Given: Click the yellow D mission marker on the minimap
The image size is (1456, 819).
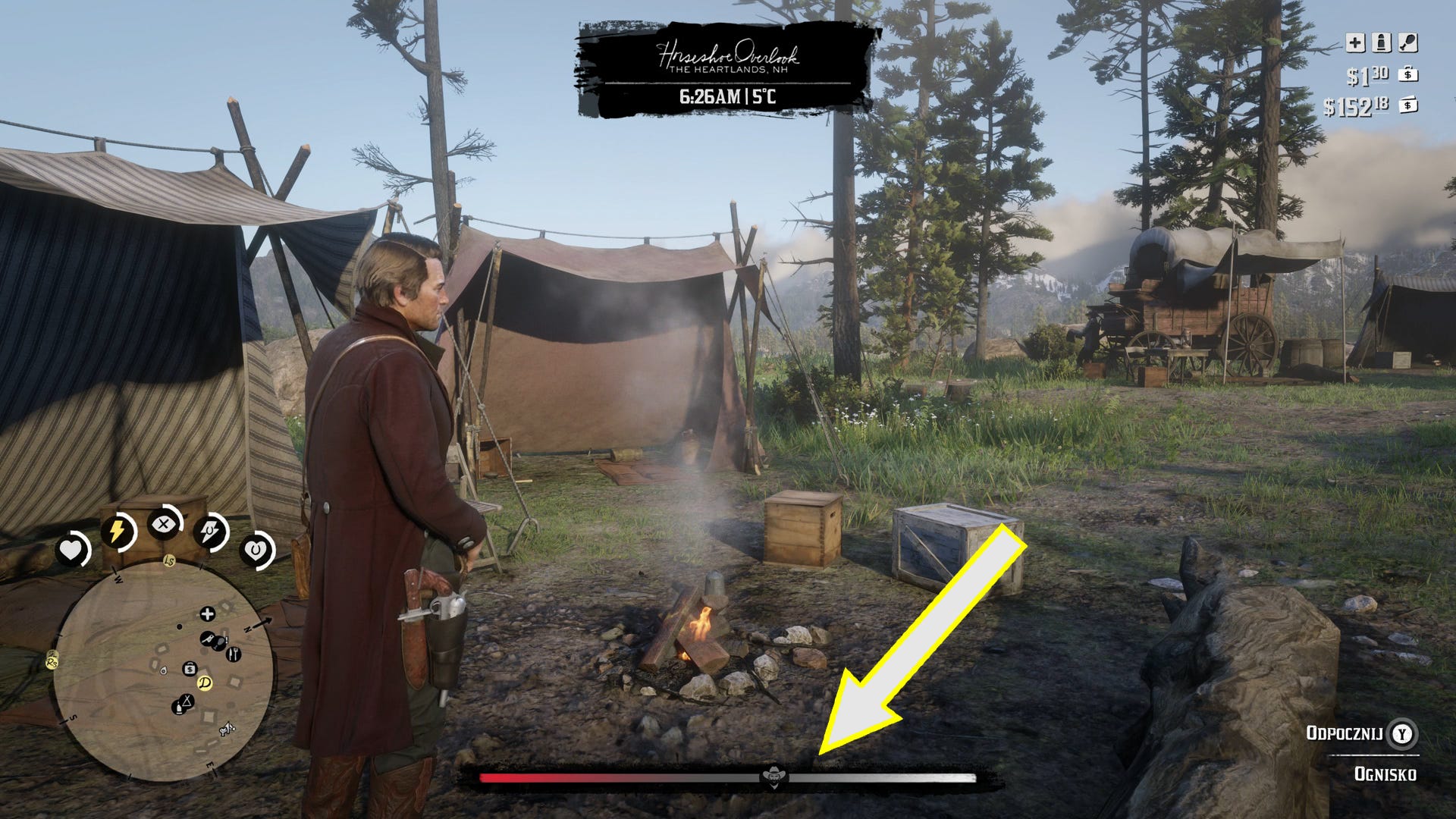Looking at the screenshot, I should [206, 682].
